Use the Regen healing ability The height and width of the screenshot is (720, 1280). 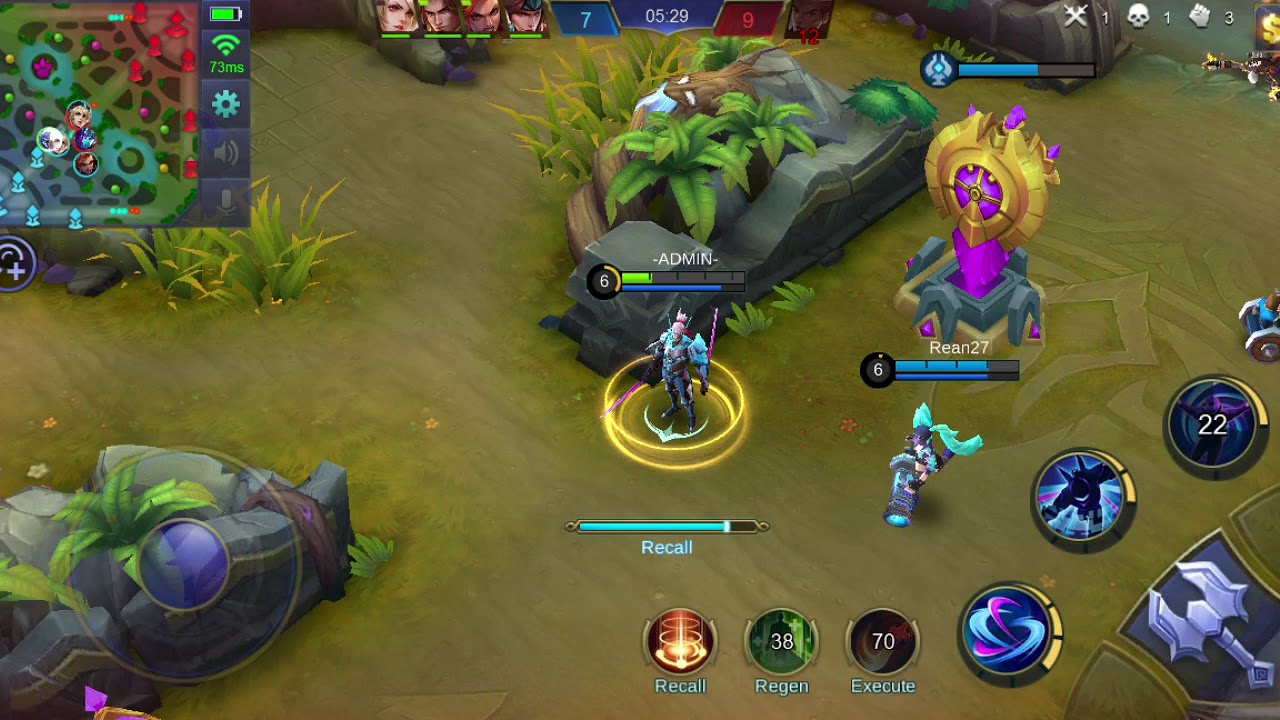(x=782, y=642)
